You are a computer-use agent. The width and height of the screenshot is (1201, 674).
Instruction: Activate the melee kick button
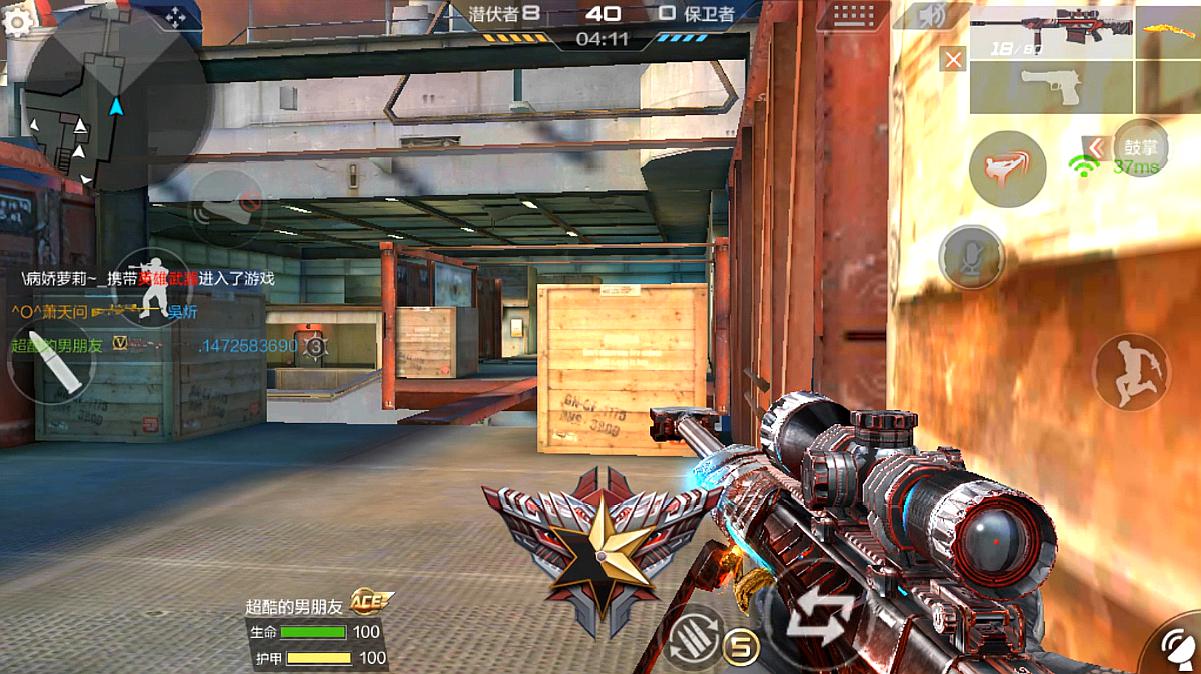(x=1006, y=169)
